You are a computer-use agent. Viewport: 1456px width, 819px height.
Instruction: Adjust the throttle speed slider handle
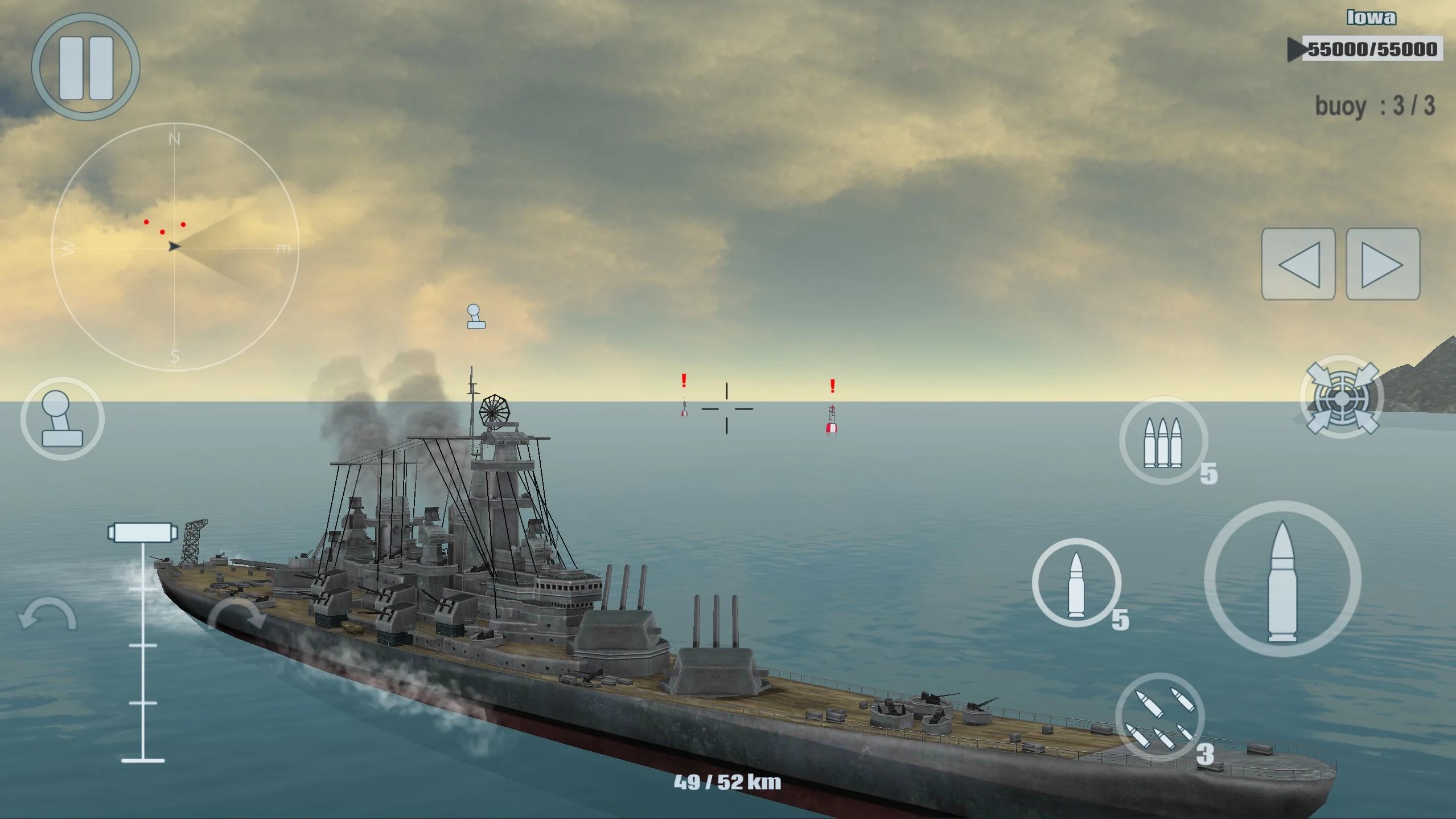[x=142, y=533]
